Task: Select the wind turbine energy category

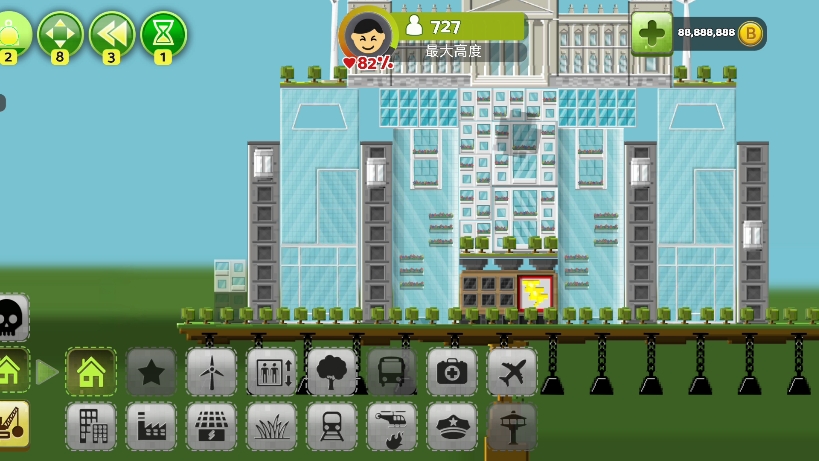Action: [x=211, y=372]
